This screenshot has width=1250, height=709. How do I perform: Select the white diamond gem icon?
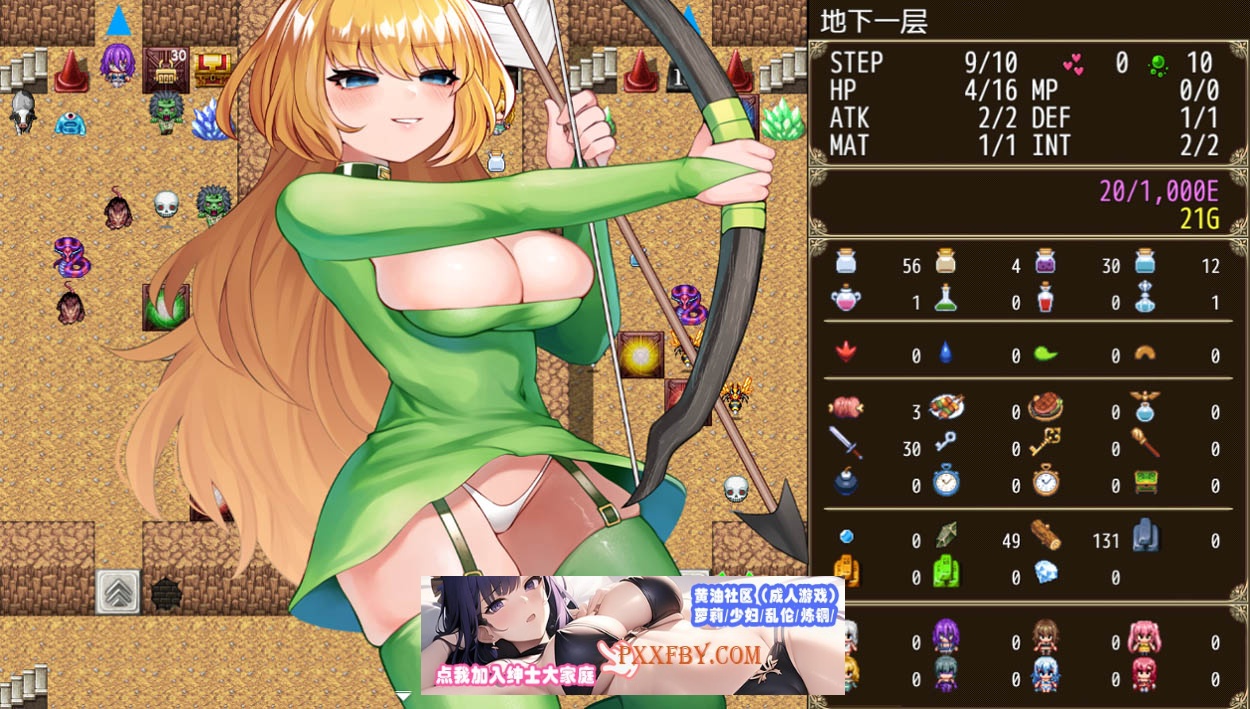(x=1045, y=572)
